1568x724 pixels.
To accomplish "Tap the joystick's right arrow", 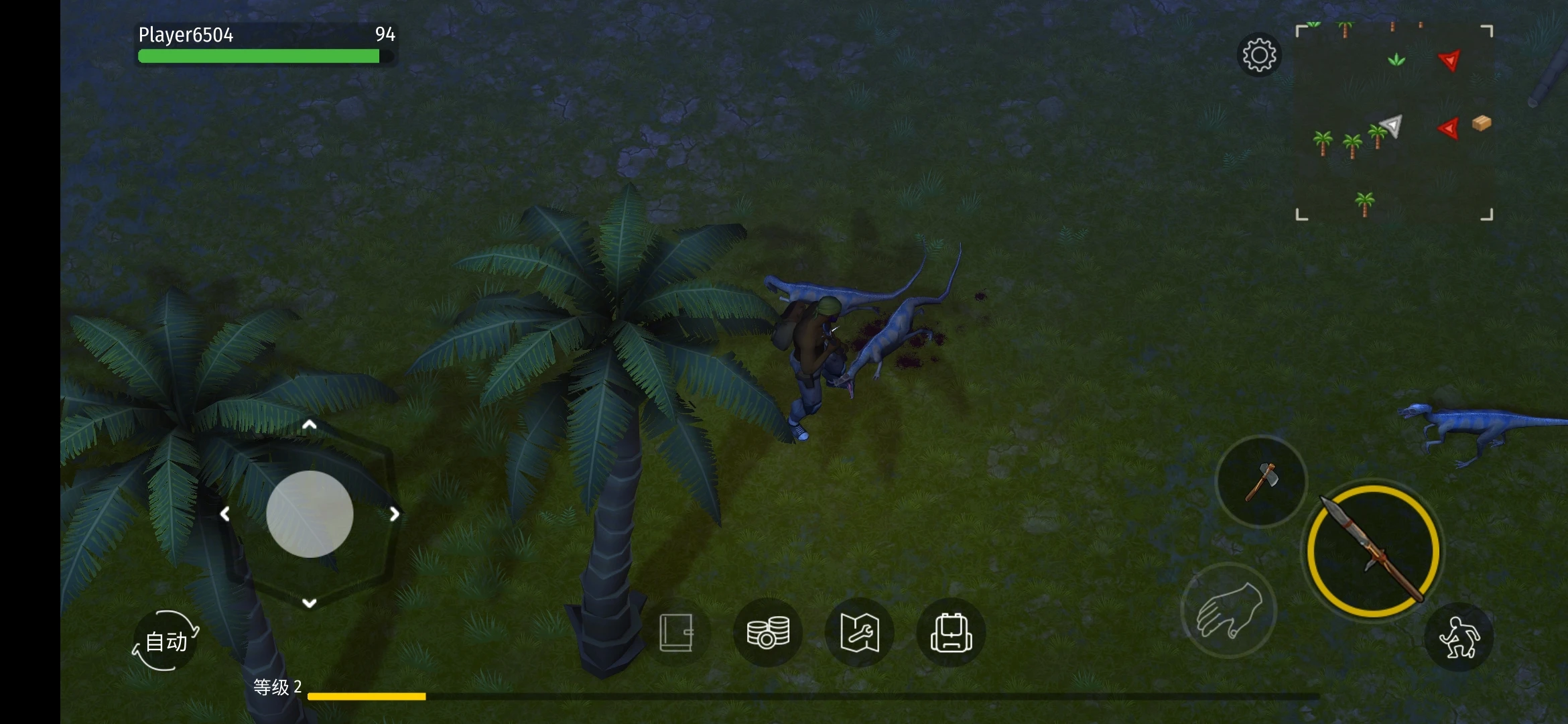I will coord(395,514).
